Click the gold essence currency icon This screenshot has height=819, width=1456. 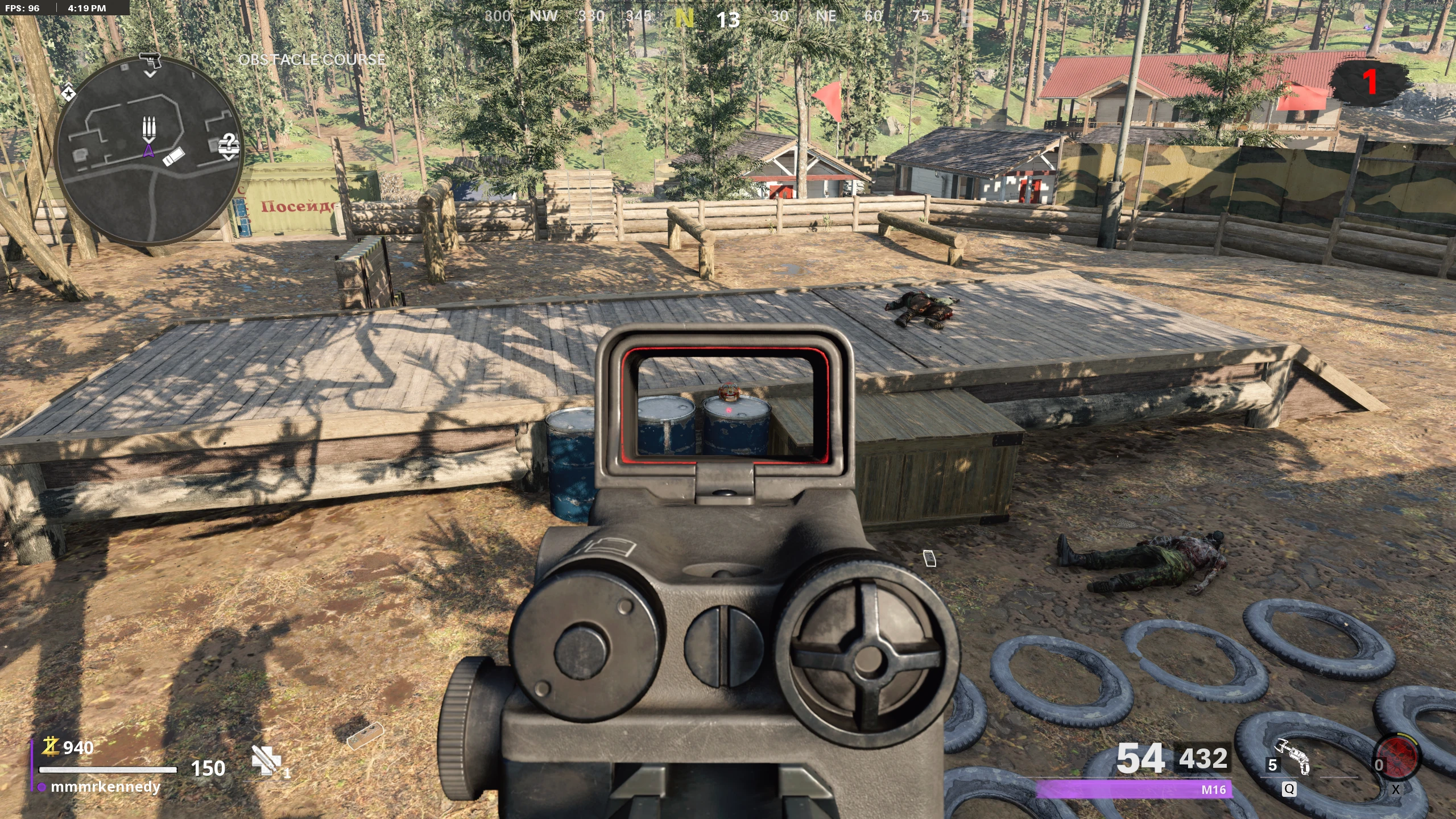(51, 746)
